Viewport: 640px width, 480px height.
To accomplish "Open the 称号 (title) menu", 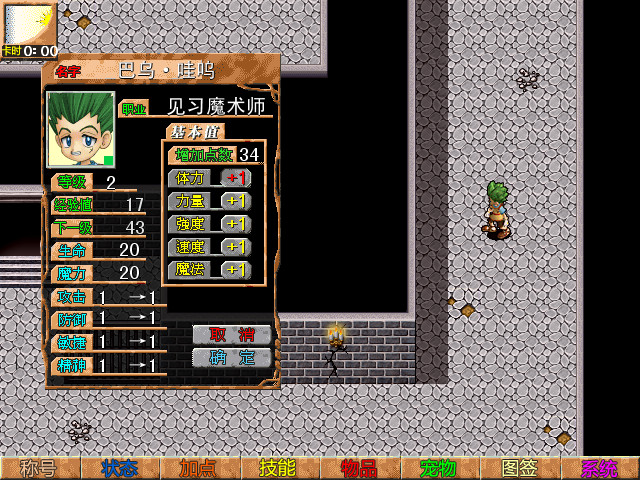I will (40, 468).
